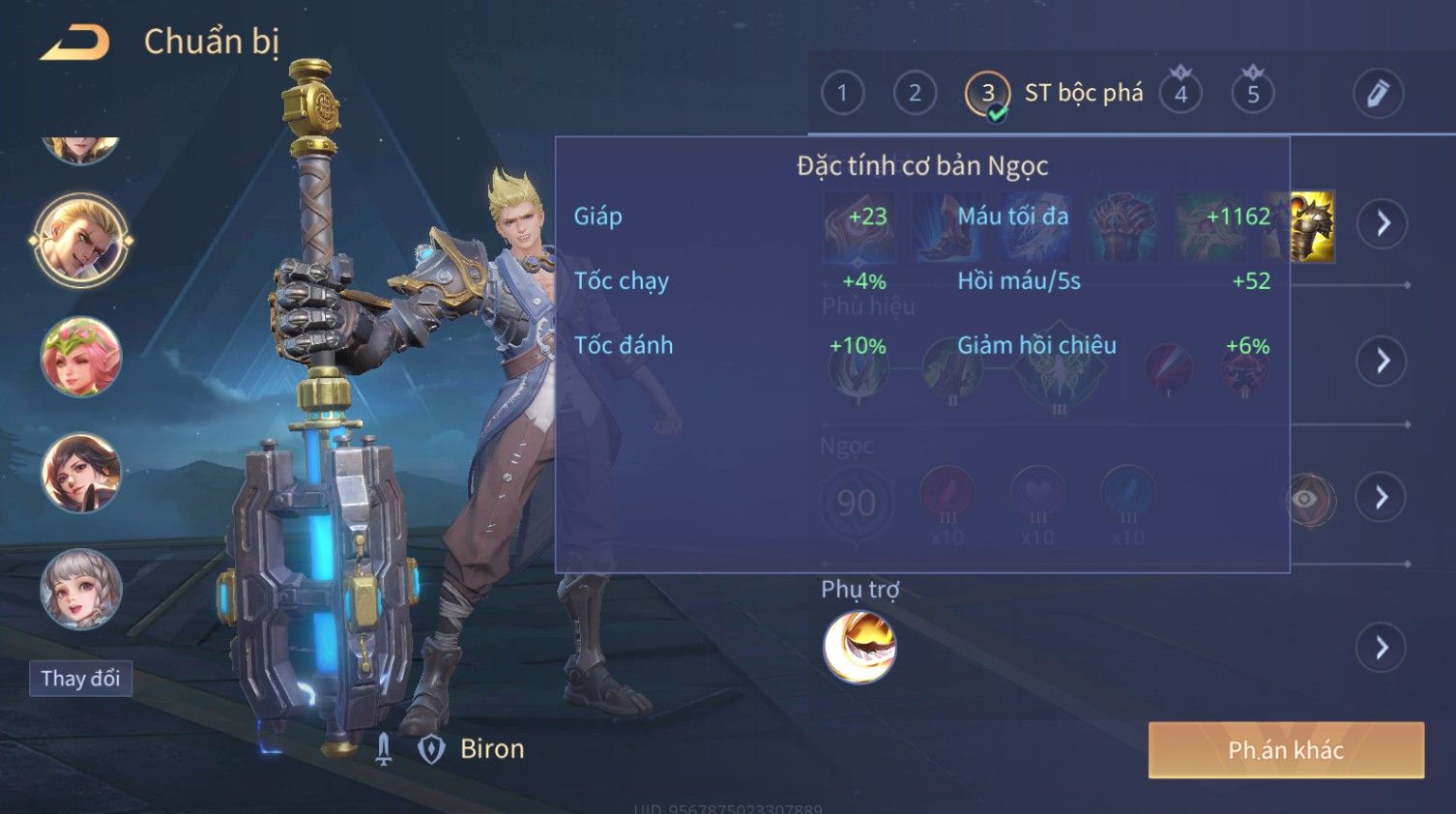Expand the Phù hiệu section arrow

(1383, 361)
